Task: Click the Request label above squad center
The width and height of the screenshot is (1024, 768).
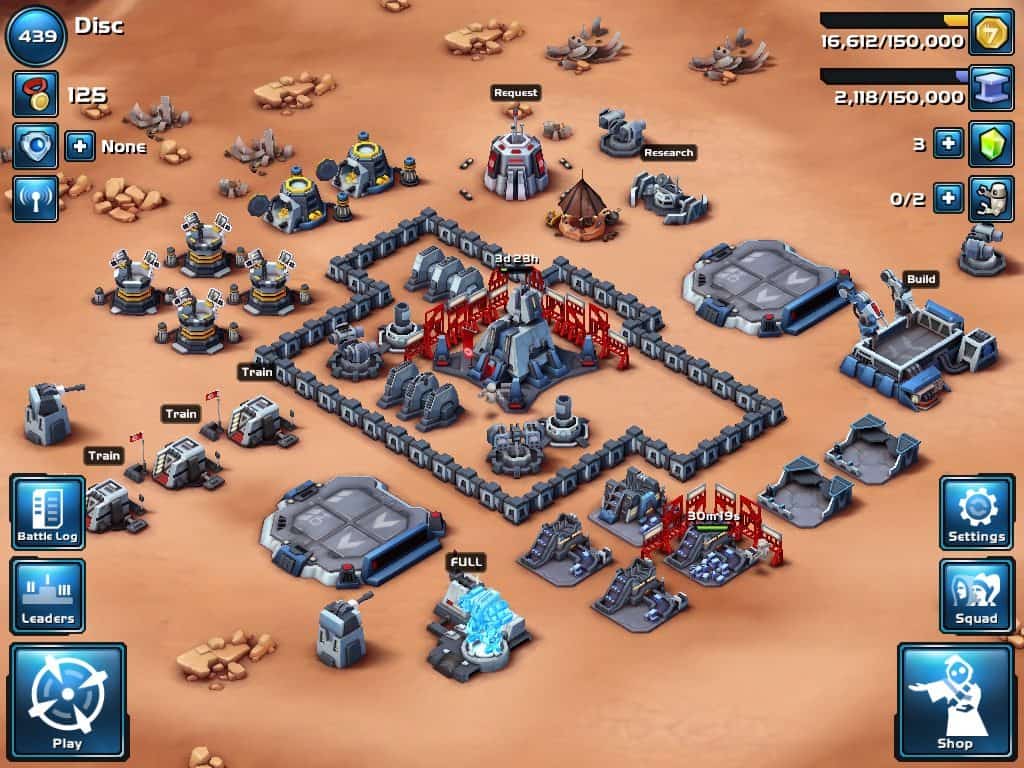Action: coord(515,92)
